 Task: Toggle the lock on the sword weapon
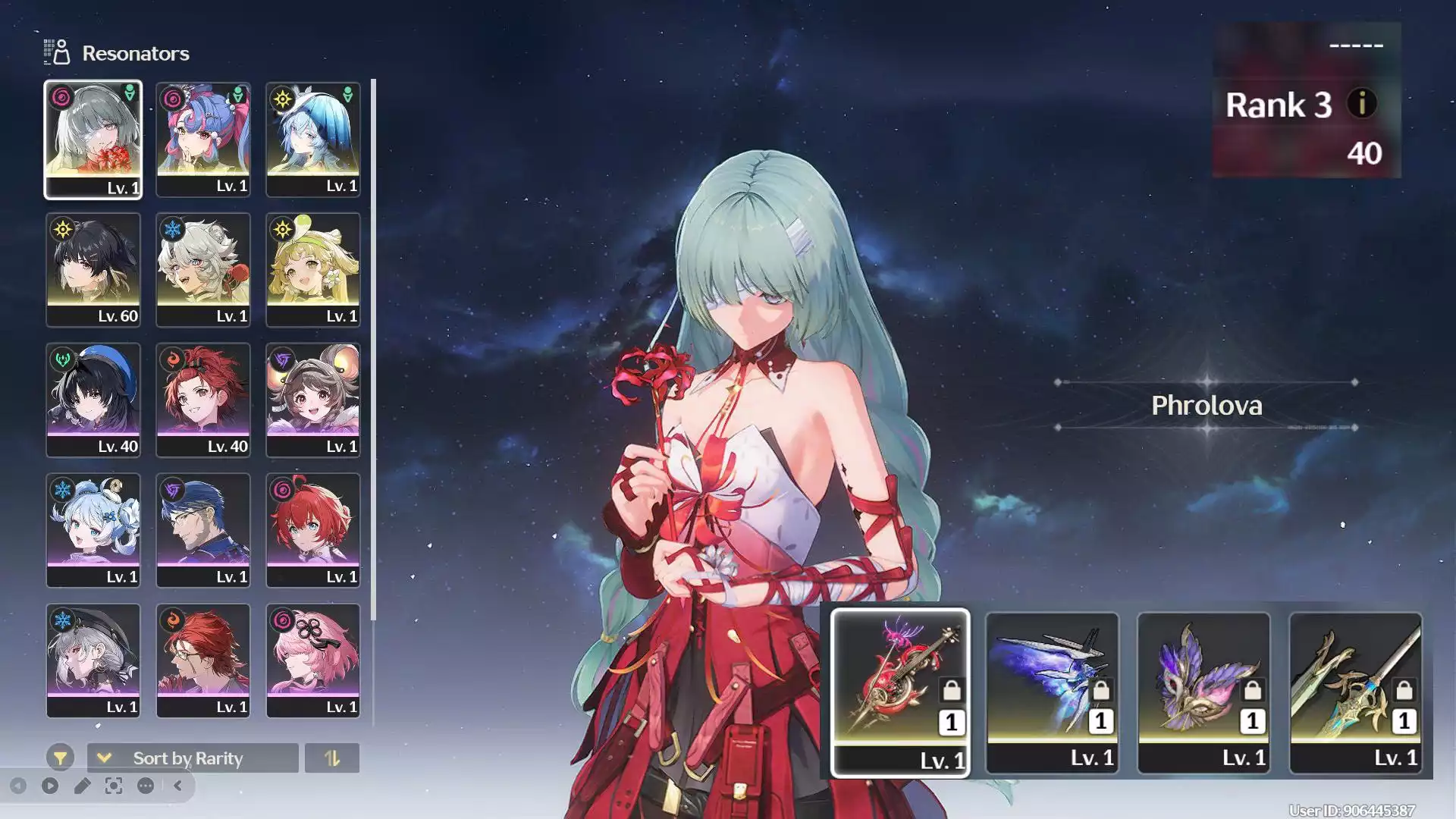coord(1404,689)
